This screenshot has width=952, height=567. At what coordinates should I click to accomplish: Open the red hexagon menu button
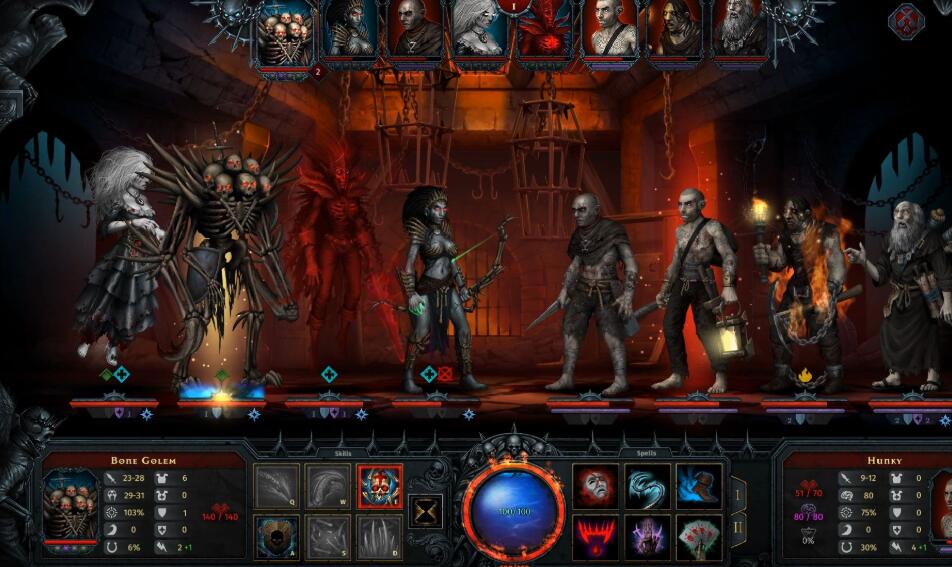(906, 21)
